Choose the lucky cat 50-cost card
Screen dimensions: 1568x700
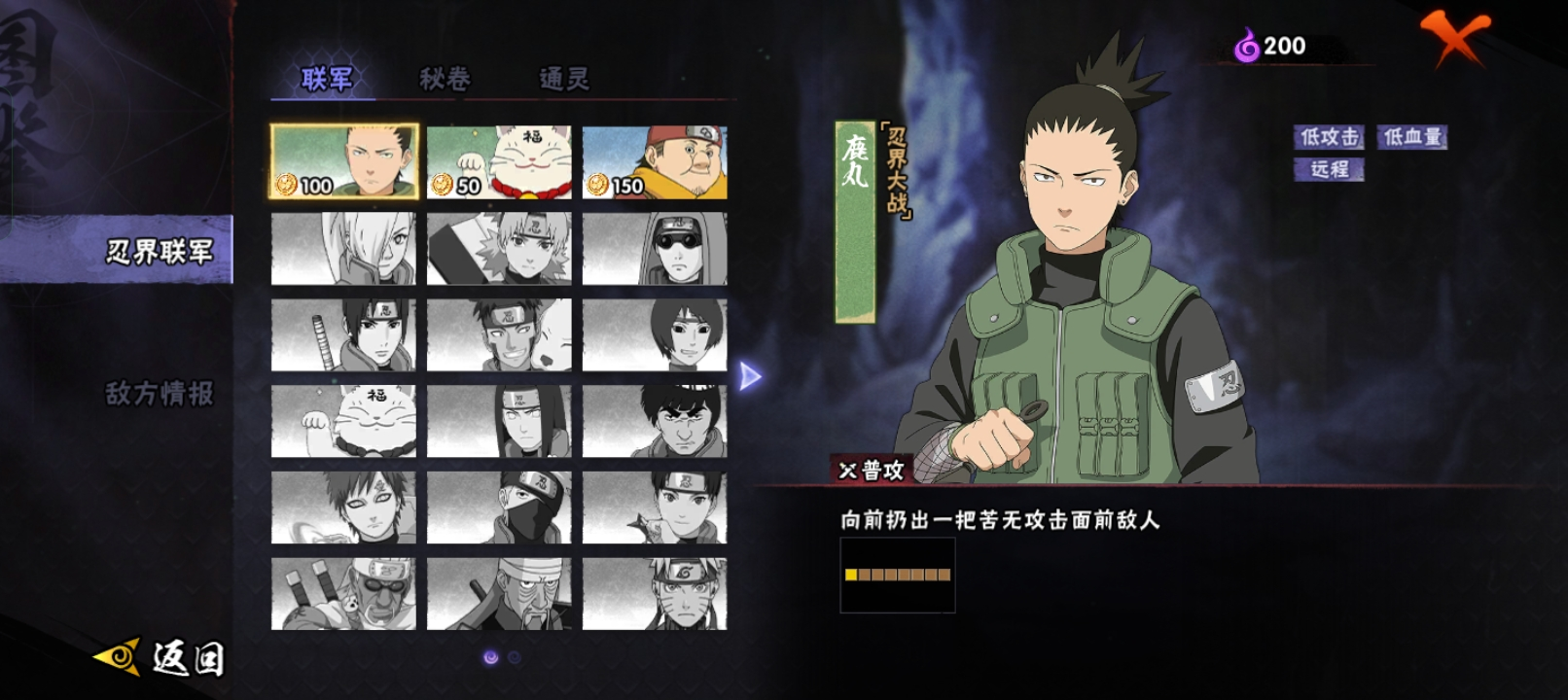point(499,162)
